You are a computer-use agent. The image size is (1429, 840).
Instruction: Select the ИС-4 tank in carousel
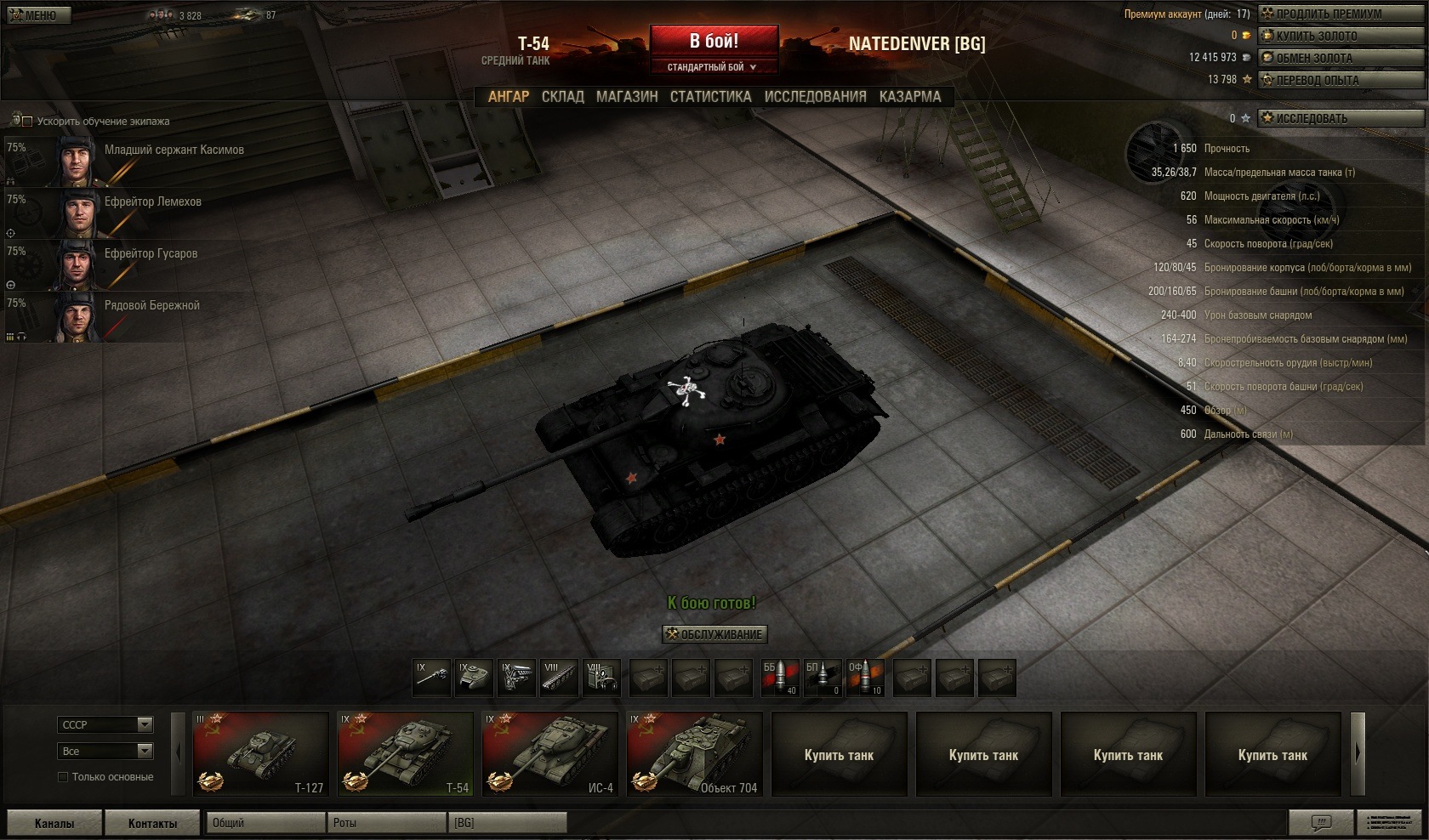(x=549, y=754)
